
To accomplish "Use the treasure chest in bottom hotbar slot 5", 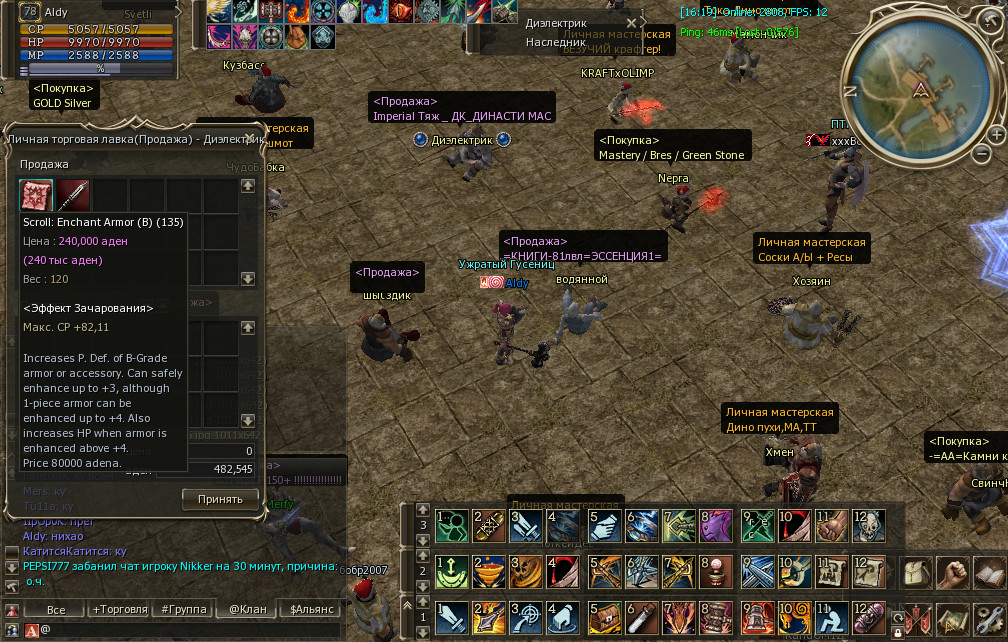I will coord(603,618).
